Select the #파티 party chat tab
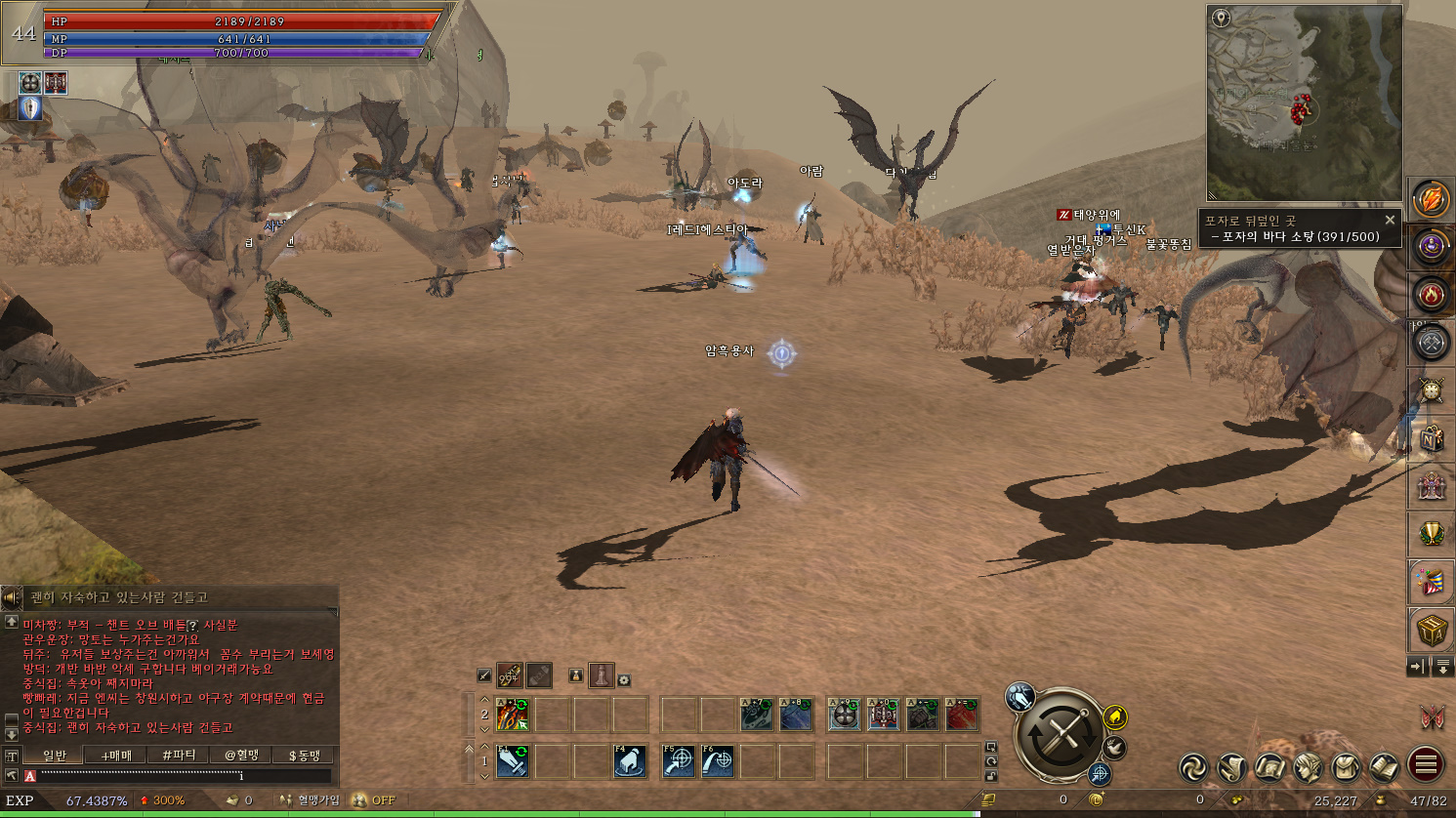The height and width of the screenshot is (818, 1456). pyautogui.click(x=179, y=755)
